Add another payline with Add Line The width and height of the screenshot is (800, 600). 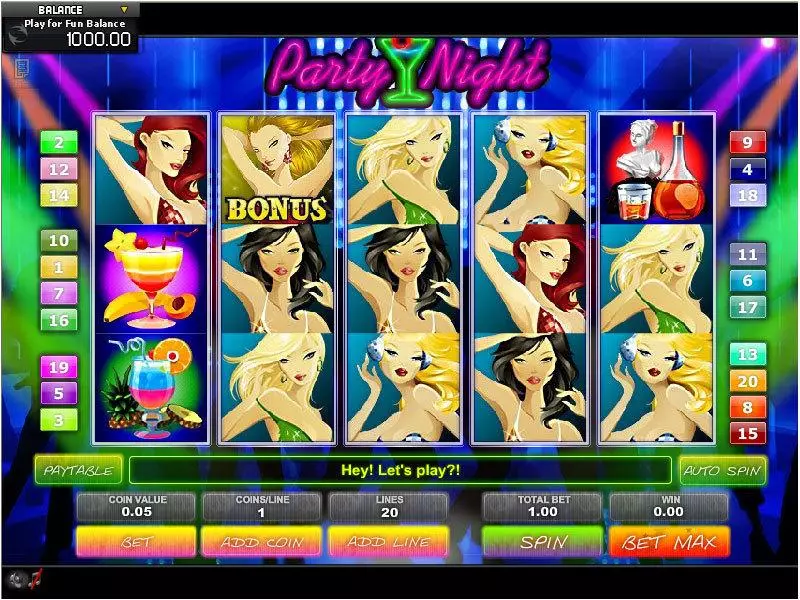coord(388,542)
